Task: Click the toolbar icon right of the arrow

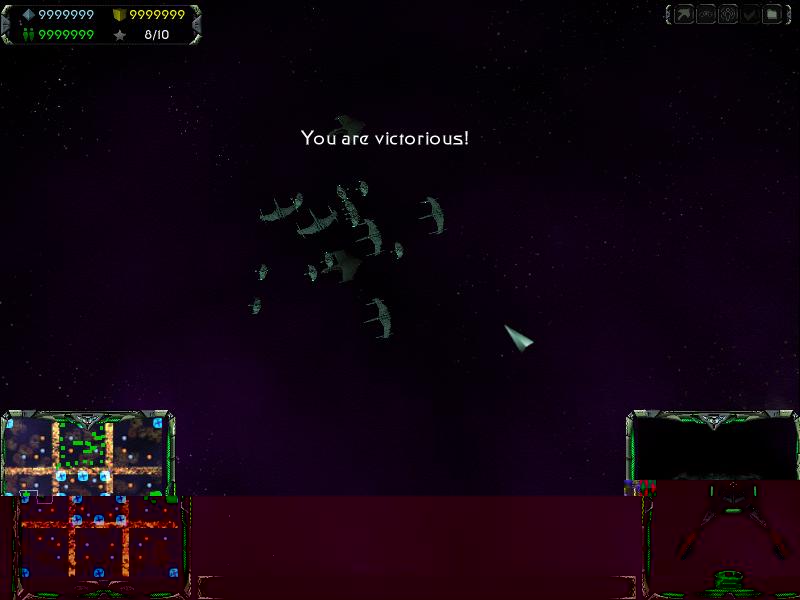Action: point(706,15)
